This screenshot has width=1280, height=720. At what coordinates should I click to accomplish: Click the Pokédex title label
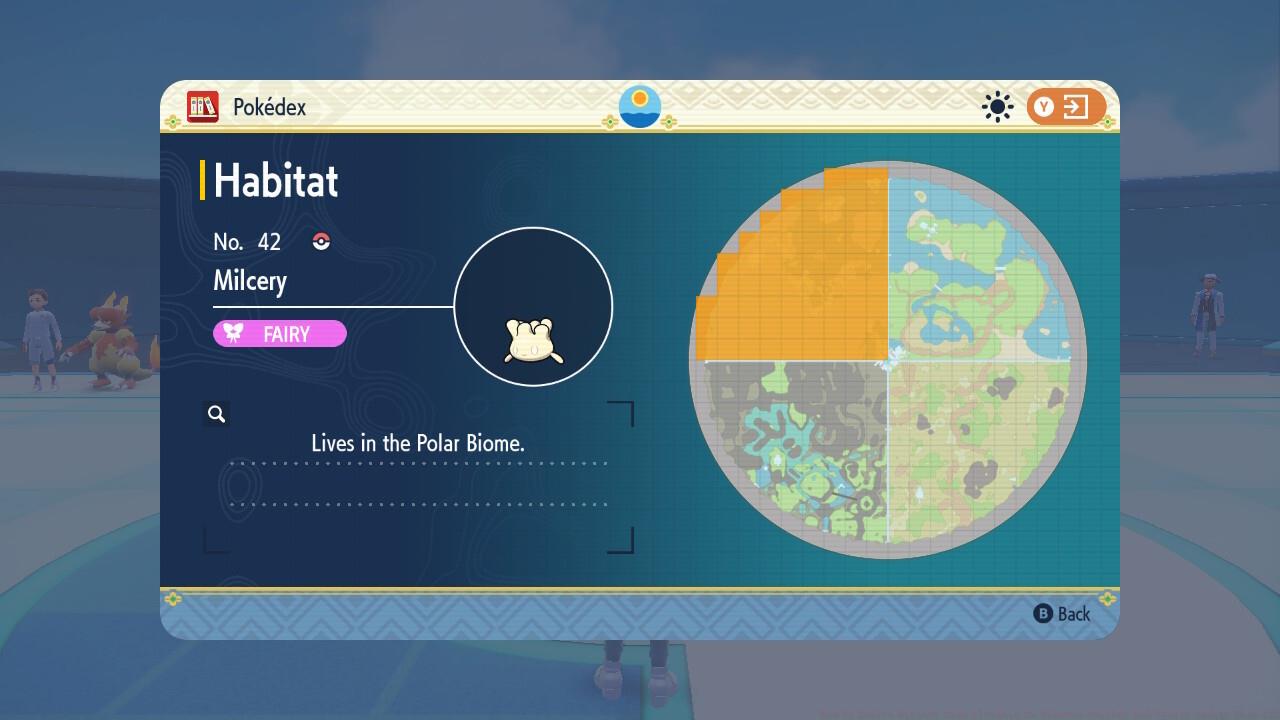(x=268, y=107)
